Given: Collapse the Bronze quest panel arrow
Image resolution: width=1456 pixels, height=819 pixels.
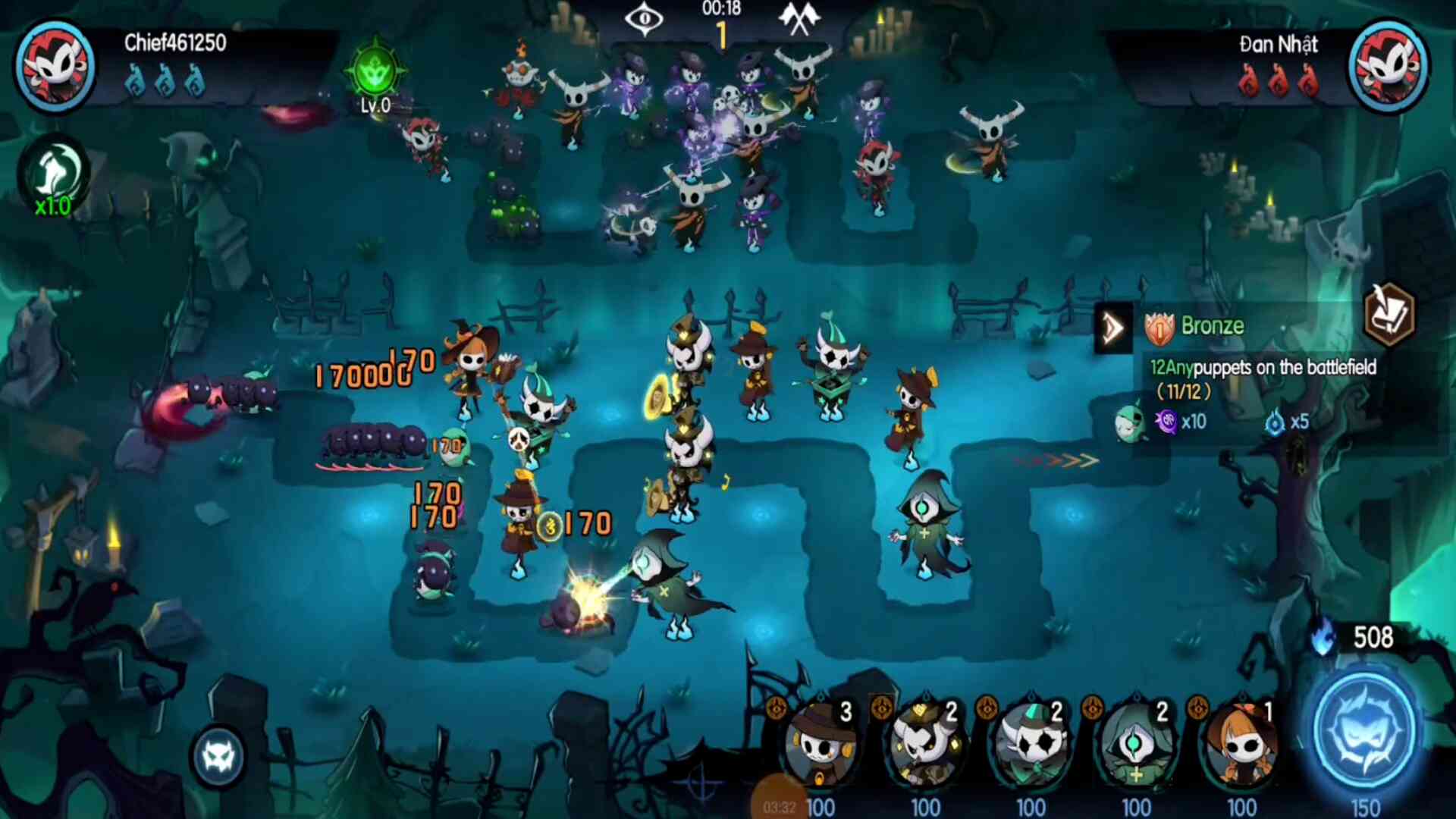Looking at the screenshot, I should (1112, 328).
